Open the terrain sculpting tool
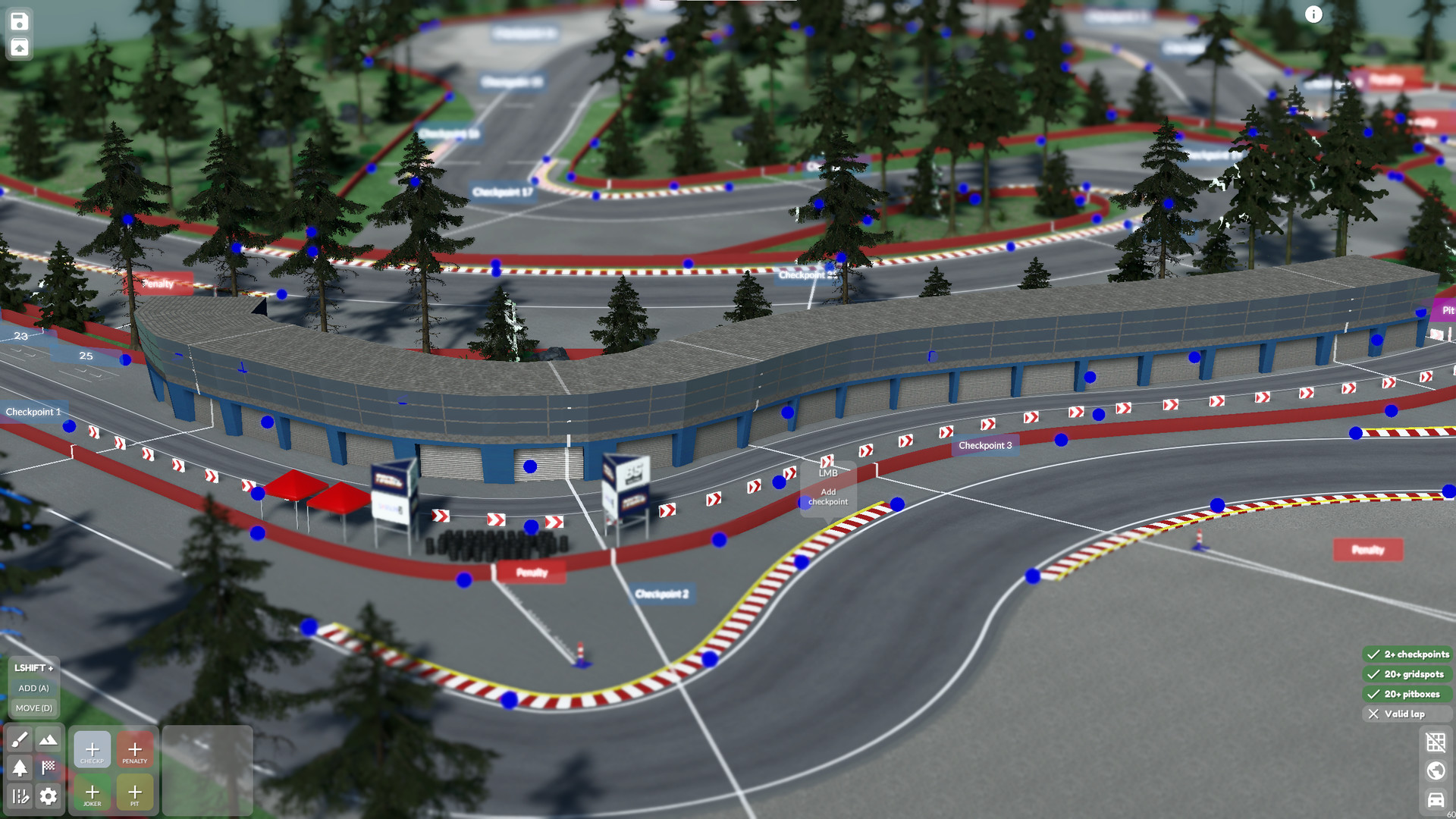Screen dimensions: 1456x819 click(48, 739)
